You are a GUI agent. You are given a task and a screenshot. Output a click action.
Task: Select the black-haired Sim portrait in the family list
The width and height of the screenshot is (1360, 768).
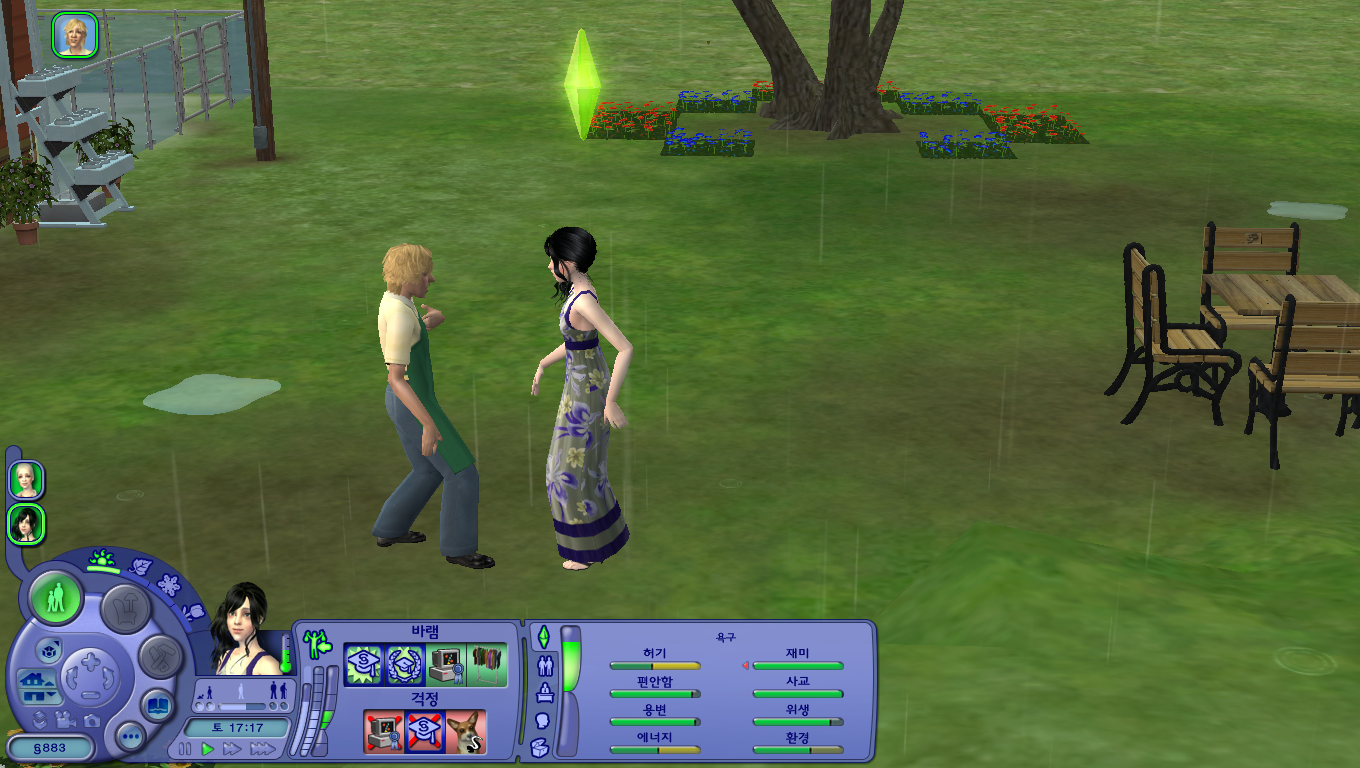27,523
